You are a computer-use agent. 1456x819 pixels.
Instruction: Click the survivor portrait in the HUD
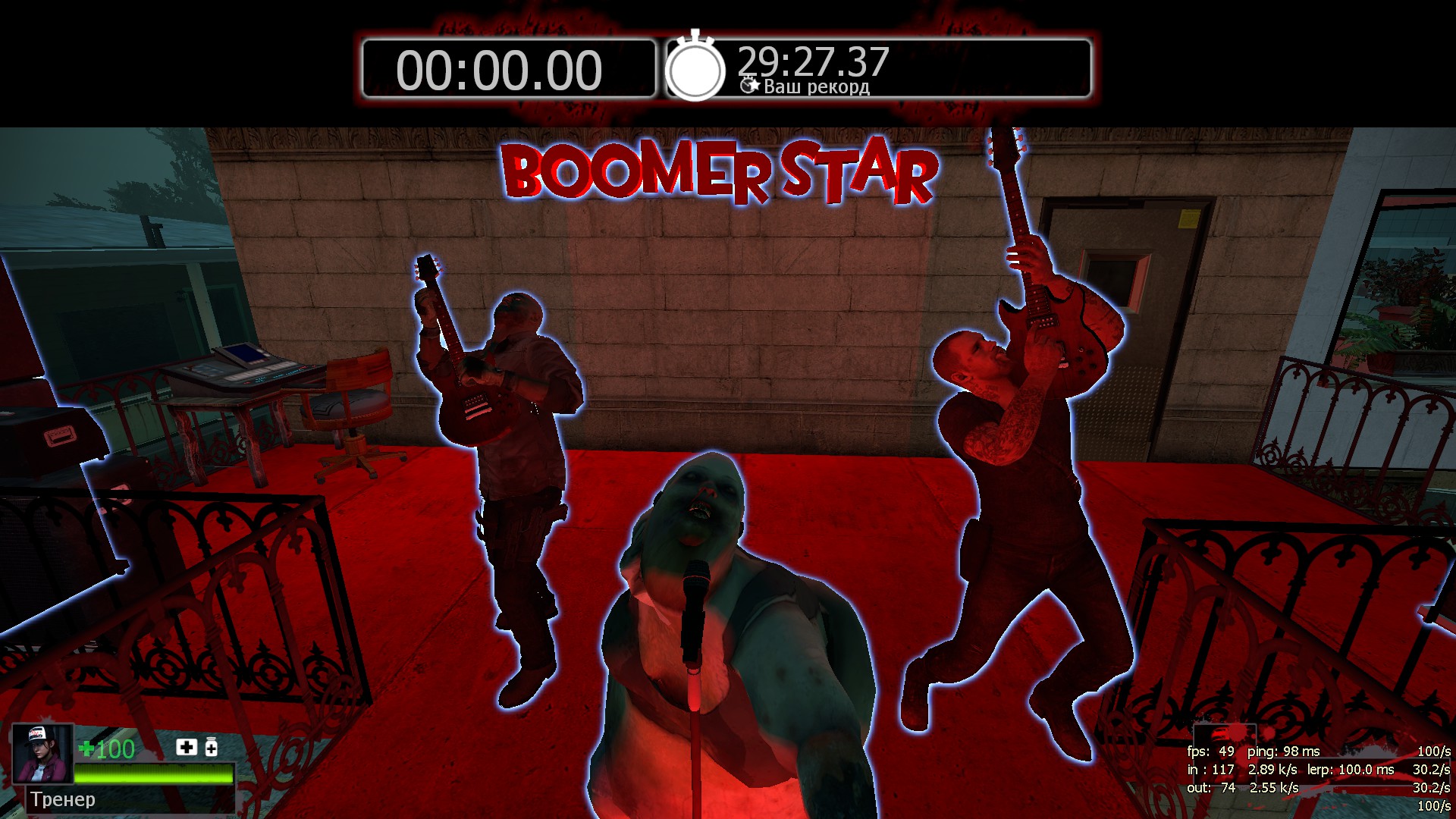42,753
